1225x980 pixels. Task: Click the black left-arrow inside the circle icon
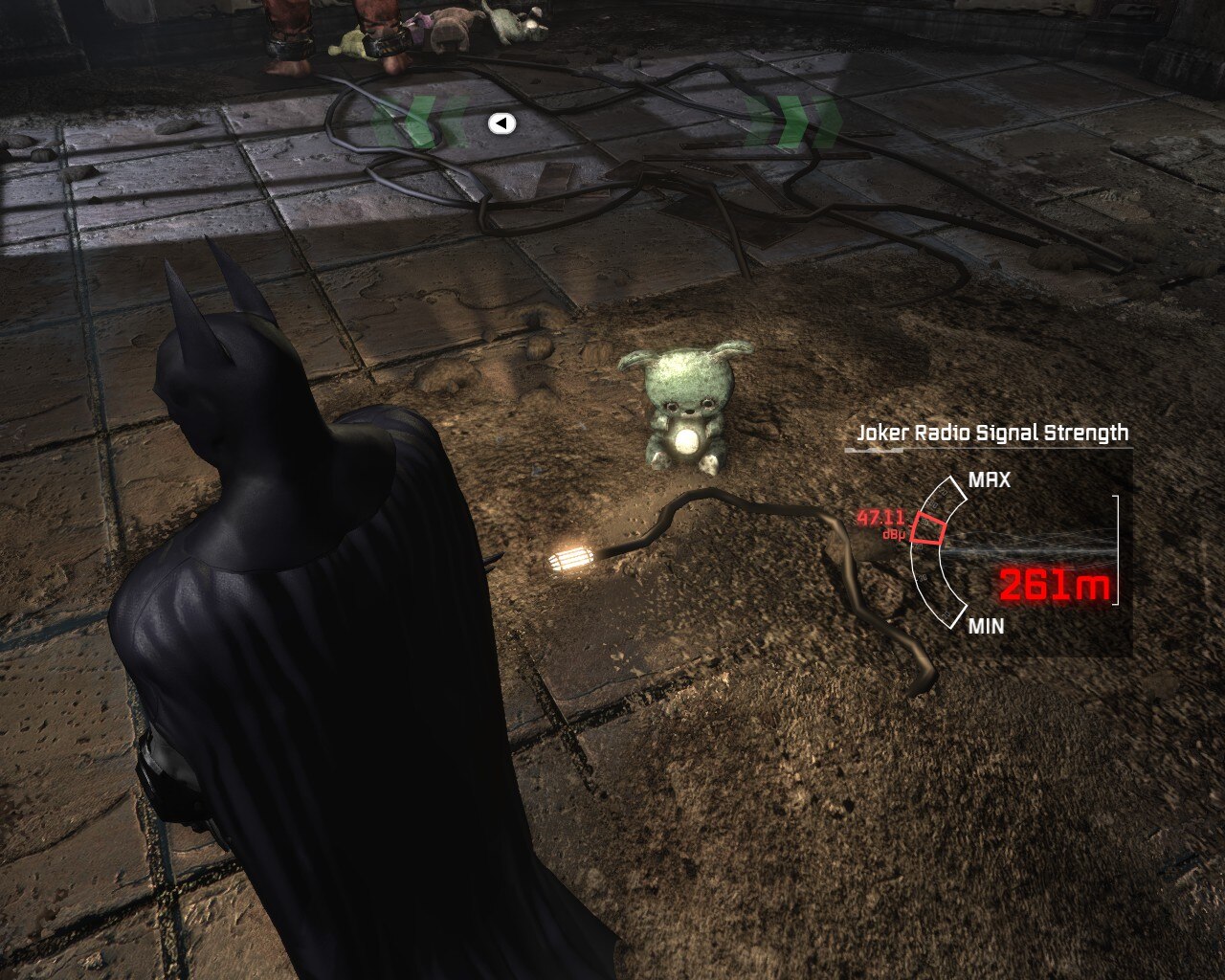500,122
